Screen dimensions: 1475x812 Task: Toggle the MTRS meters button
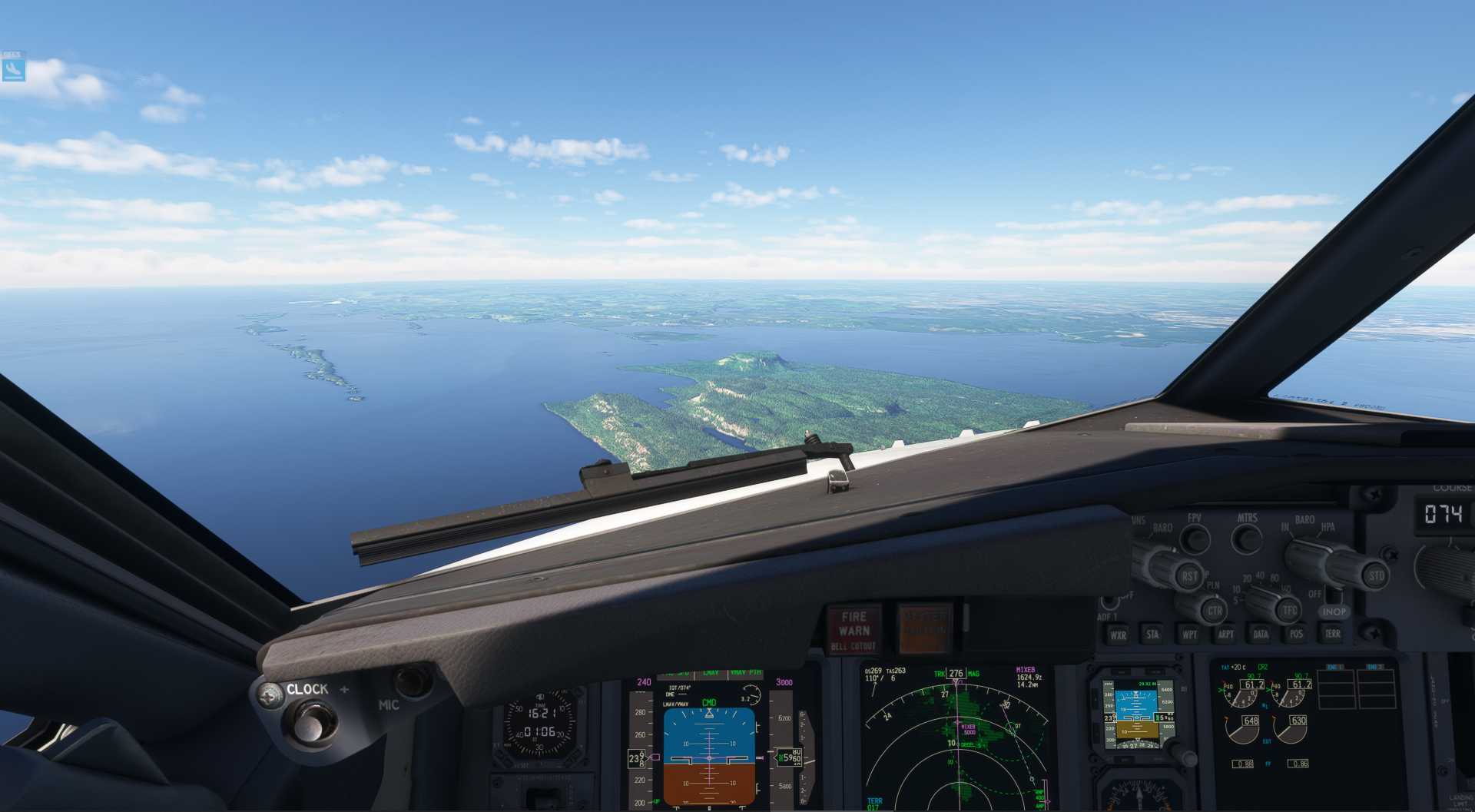point(1247,539)
